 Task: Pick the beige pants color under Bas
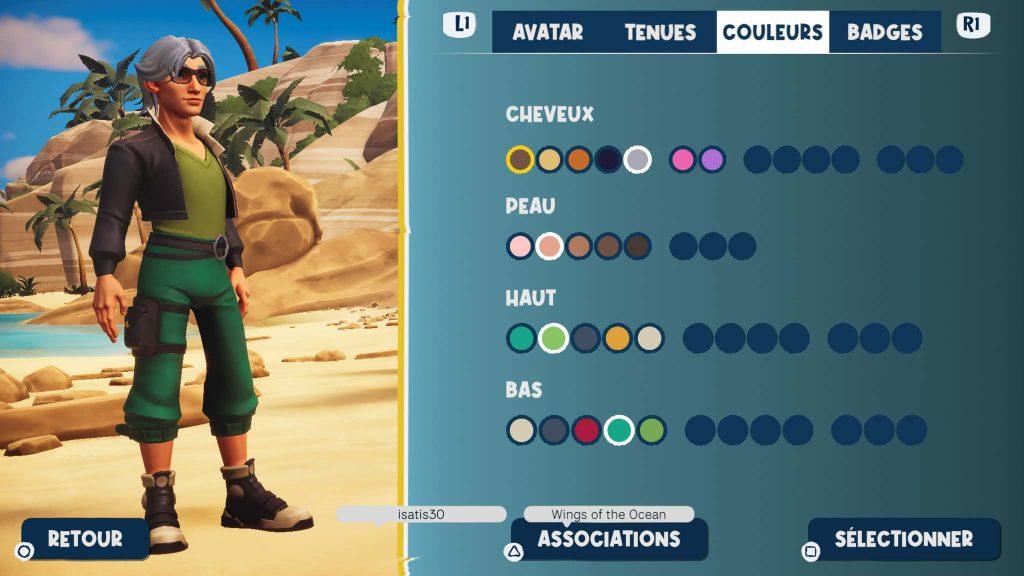[x=521, y=430]
